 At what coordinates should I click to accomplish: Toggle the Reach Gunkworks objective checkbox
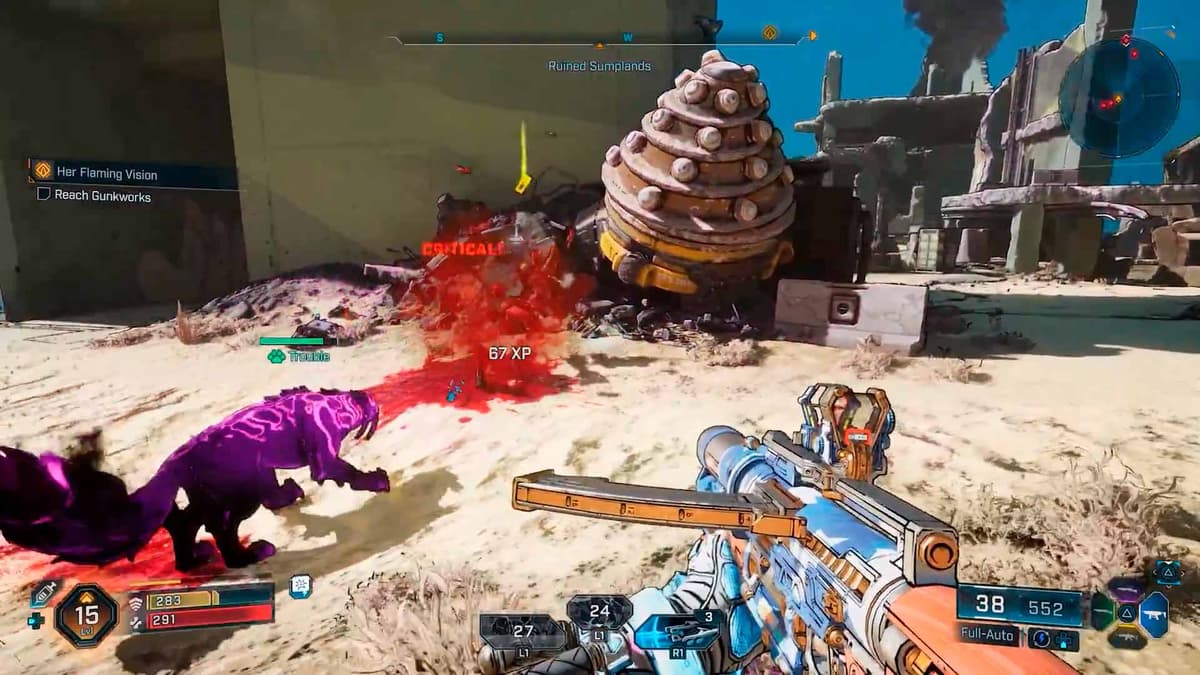coord(44,196)
